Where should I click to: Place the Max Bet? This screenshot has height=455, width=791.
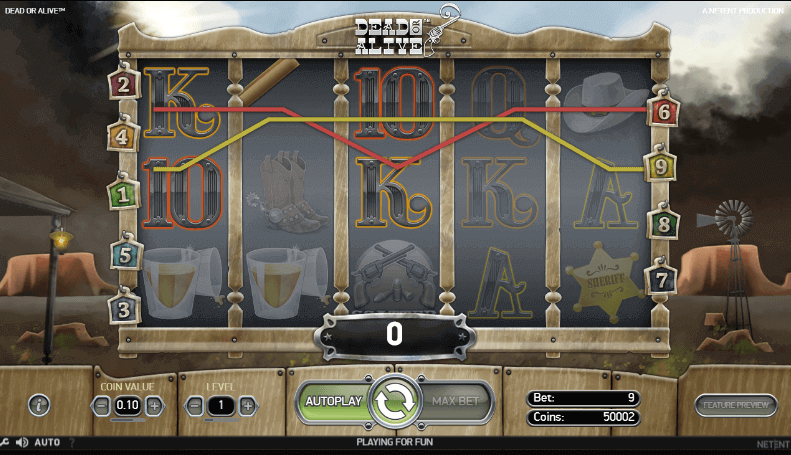[x=456, y=402]
